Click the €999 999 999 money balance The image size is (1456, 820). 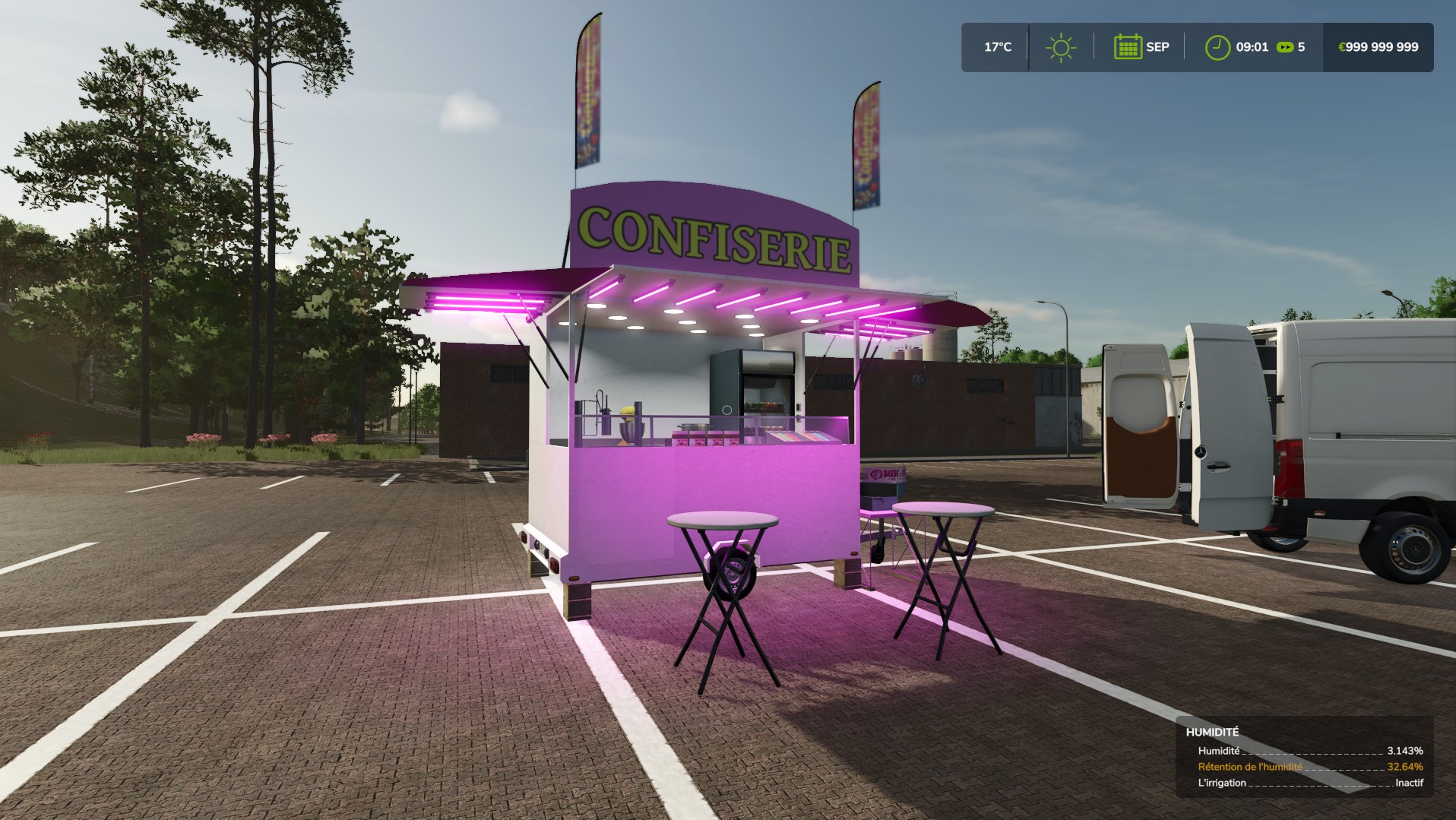coord(1378,46)
